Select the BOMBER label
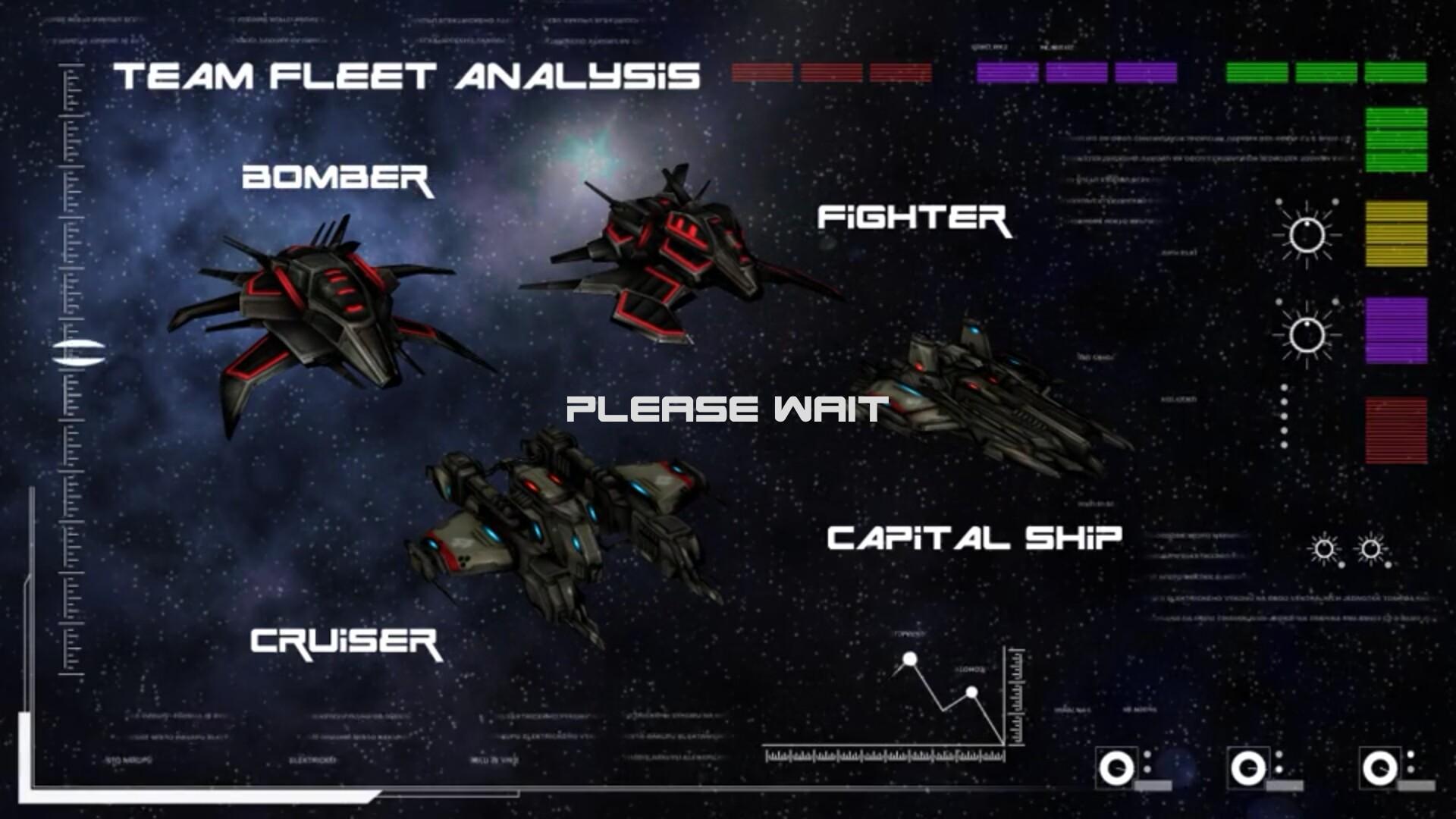The width and height of the screenshot is (1456, 819). pyautogui.click(x=340, y=180)
